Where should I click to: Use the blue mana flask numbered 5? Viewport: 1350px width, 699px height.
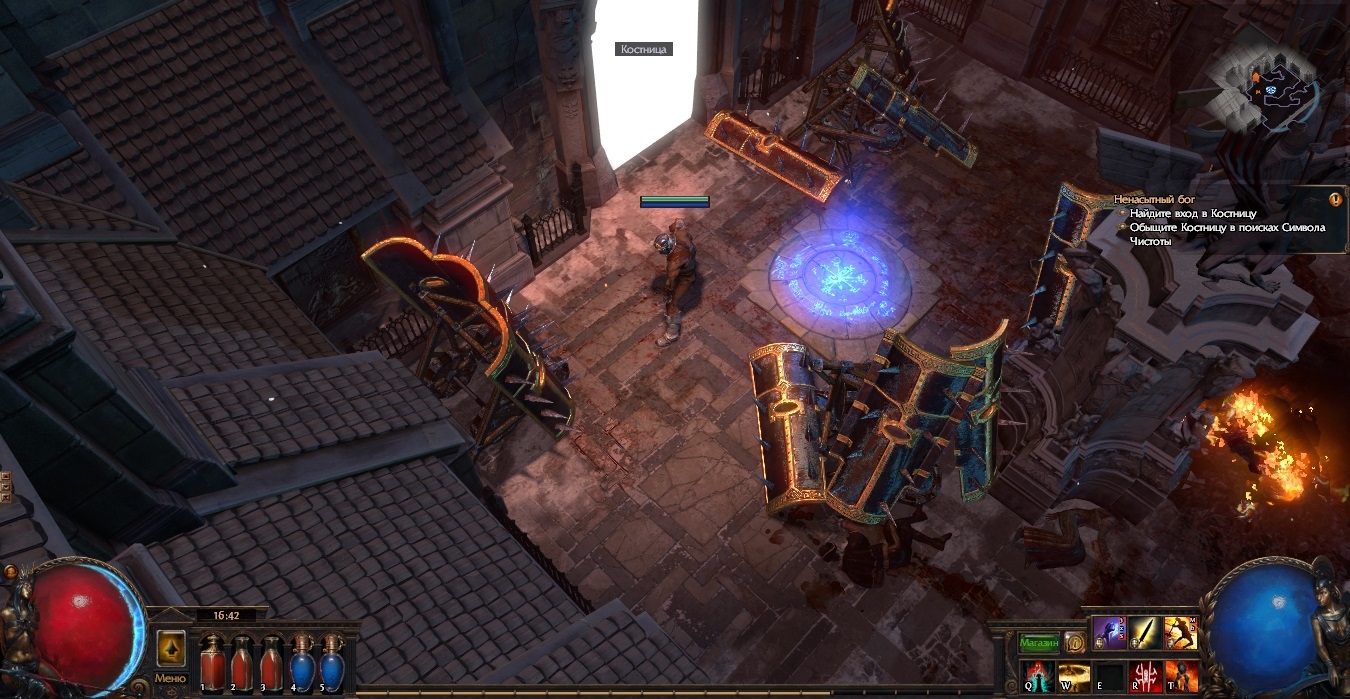[x=331, y=662]
